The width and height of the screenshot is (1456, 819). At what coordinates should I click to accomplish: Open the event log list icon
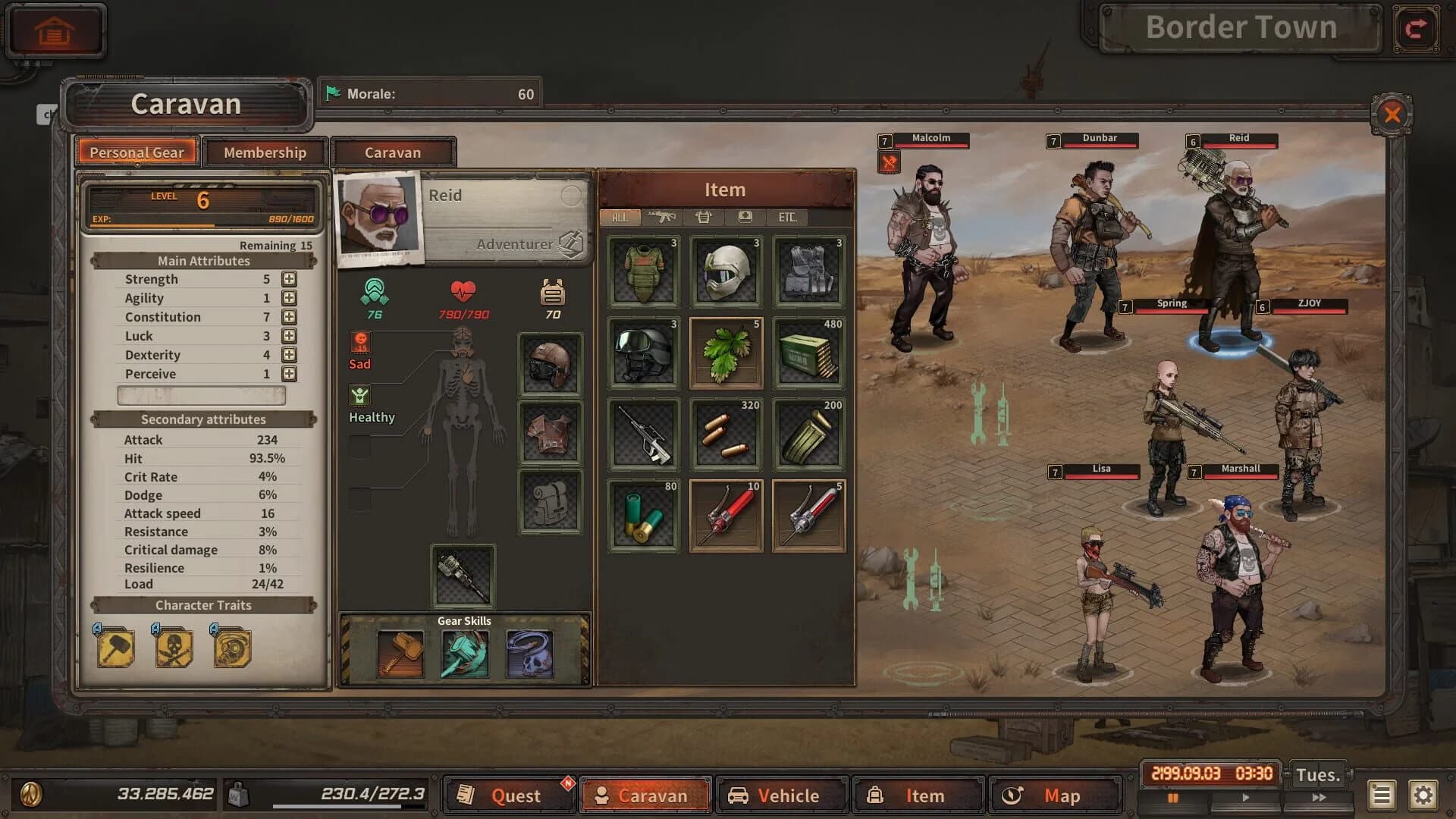tap(1380, 795)
